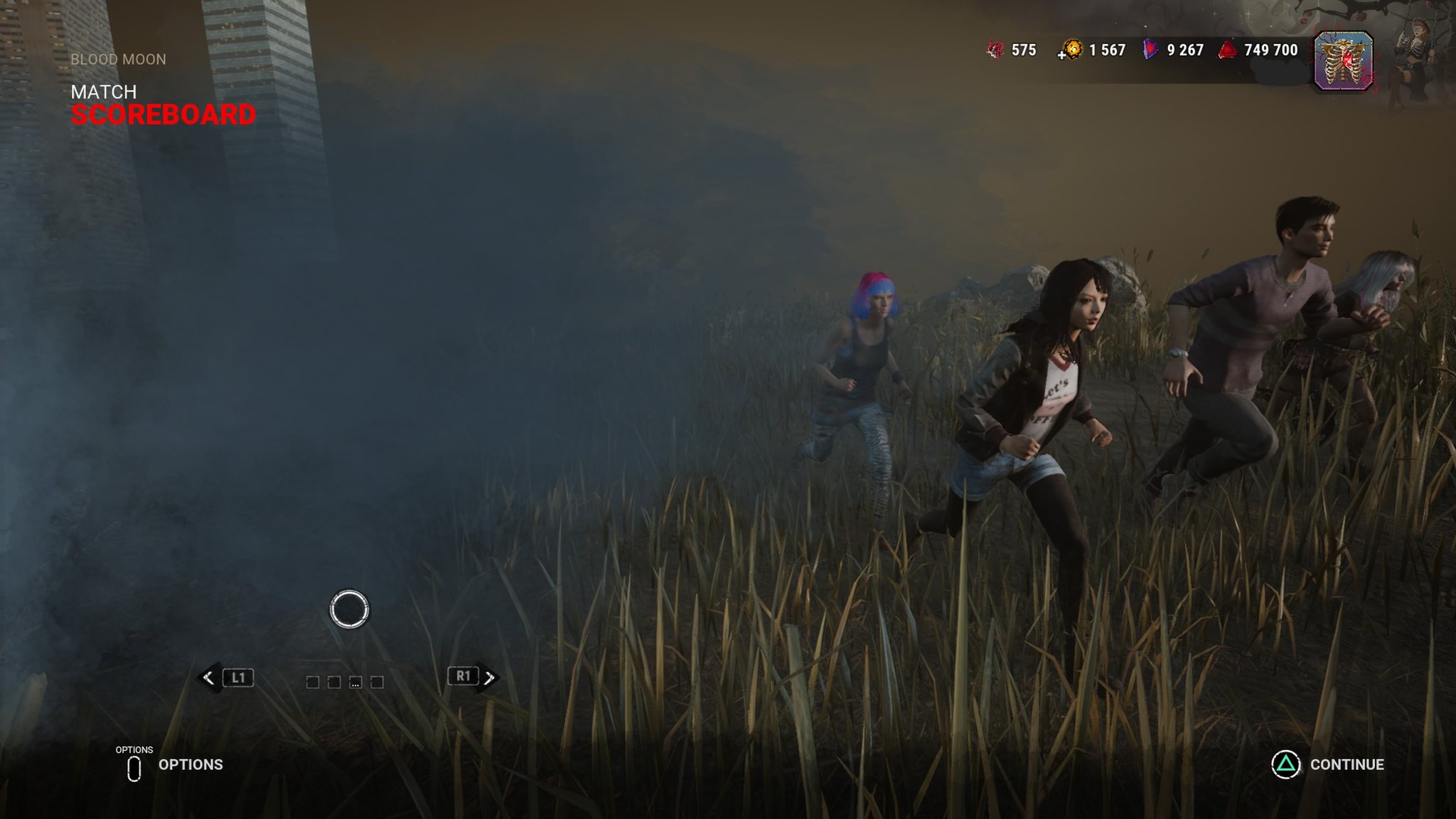
Task: Open the golden ribcage Rift icon
Action: point(1343,61)
